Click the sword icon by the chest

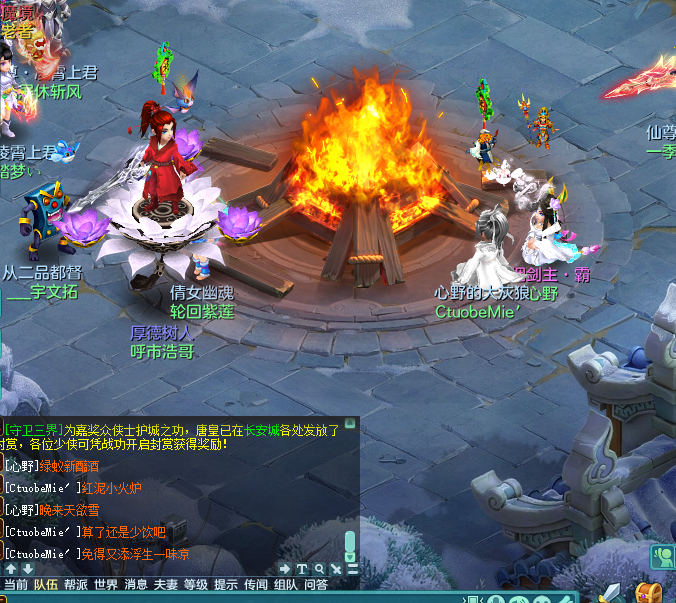pos(611,592)
